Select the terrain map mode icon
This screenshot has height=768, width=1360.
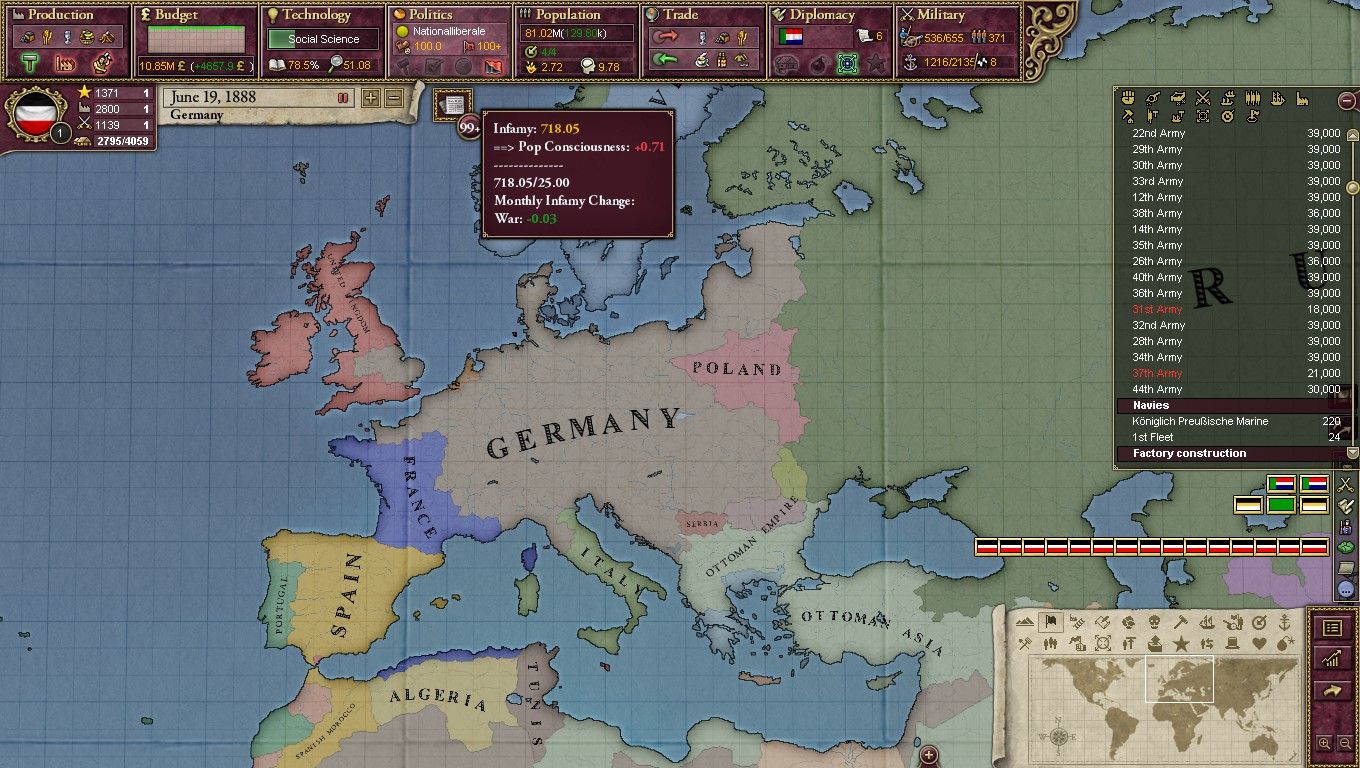point(1025,622)
